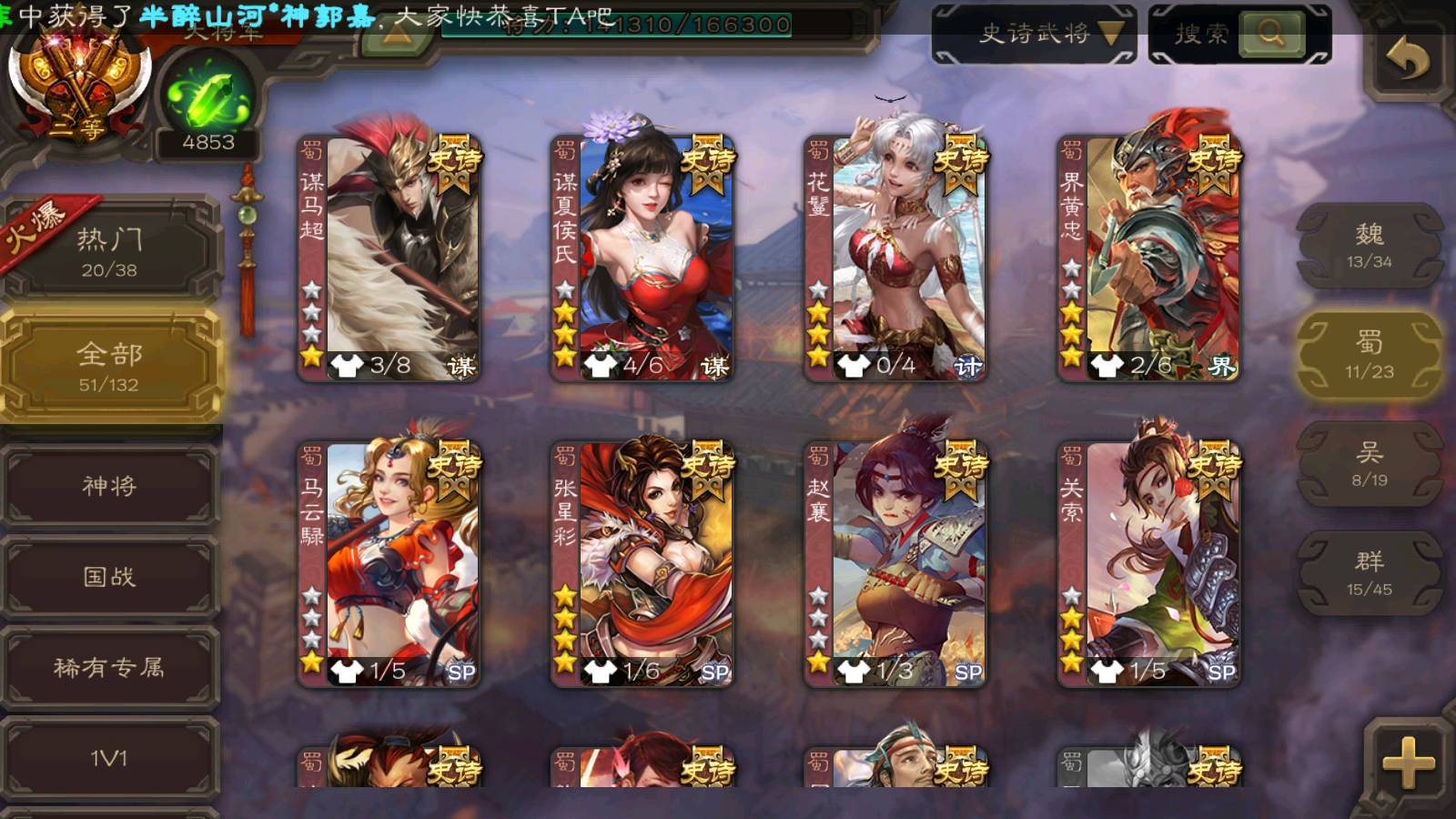This screenshot has width=1456, height=819.
Task: Show the 国战 category tab
Action: click(x=109, y=577)
